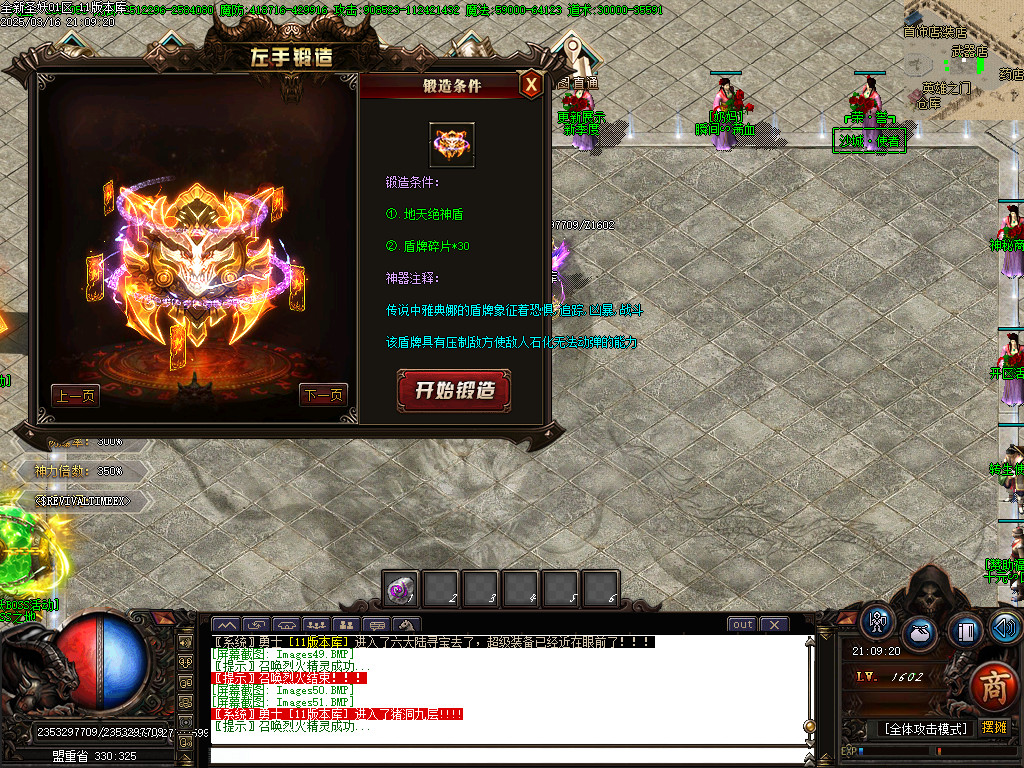
Task: Close the forging conditions panel
Action: click(x=532, y=84)
